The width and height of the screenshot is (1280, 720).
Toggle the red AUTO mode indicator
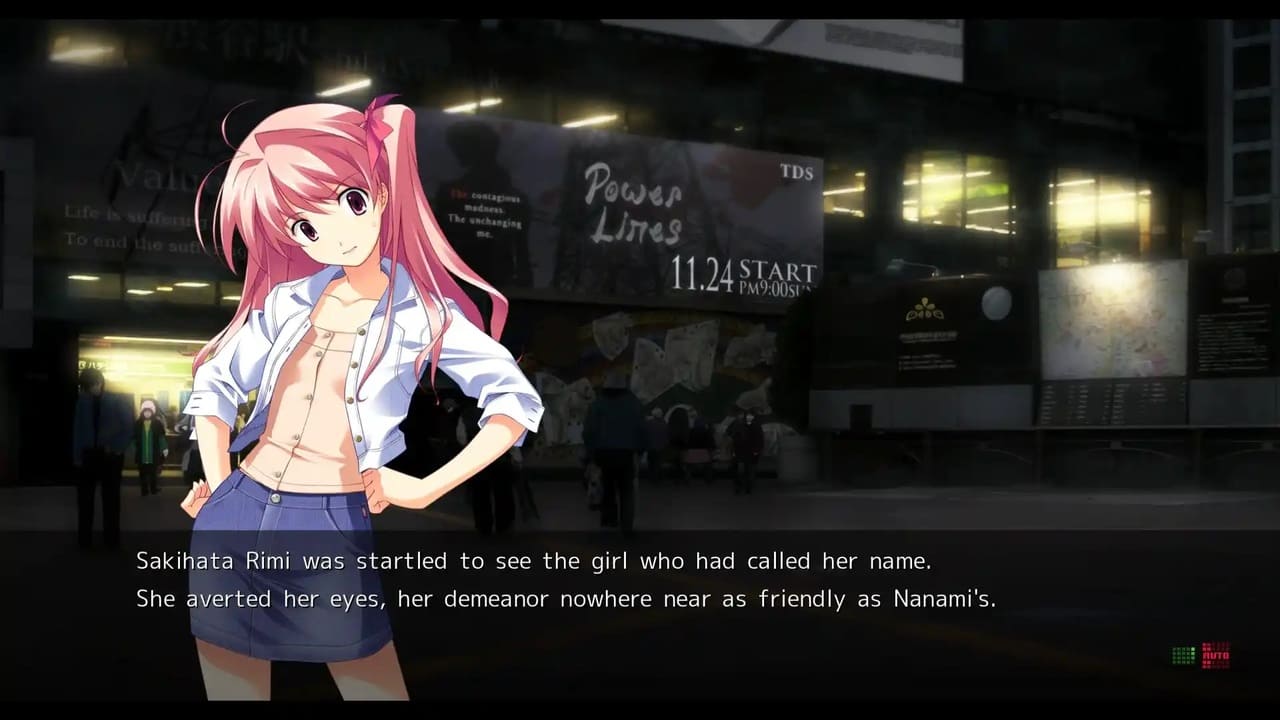pos(1215,655)
